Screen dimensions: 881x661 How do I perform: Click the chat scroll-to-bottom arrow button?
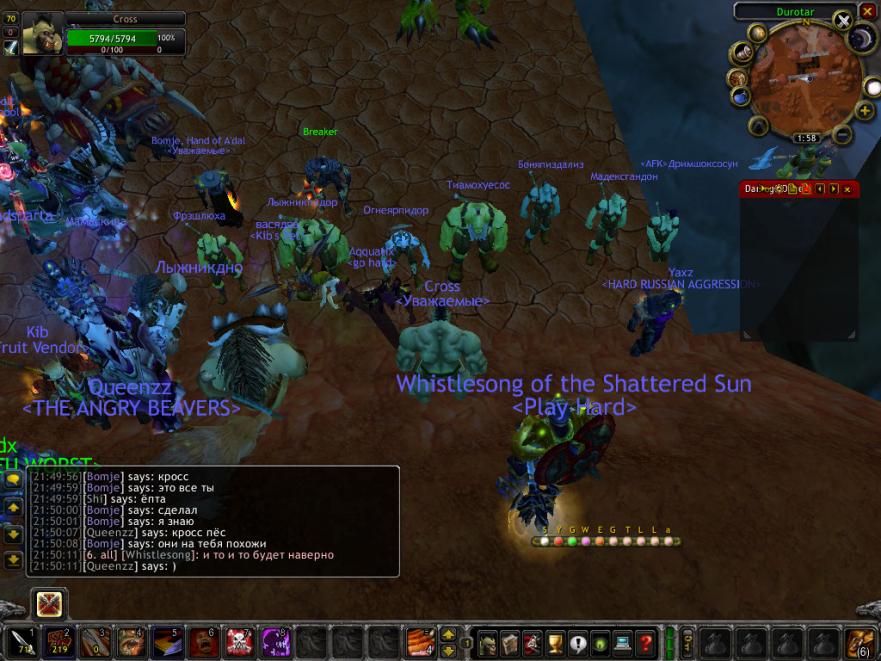pos(14,560)
